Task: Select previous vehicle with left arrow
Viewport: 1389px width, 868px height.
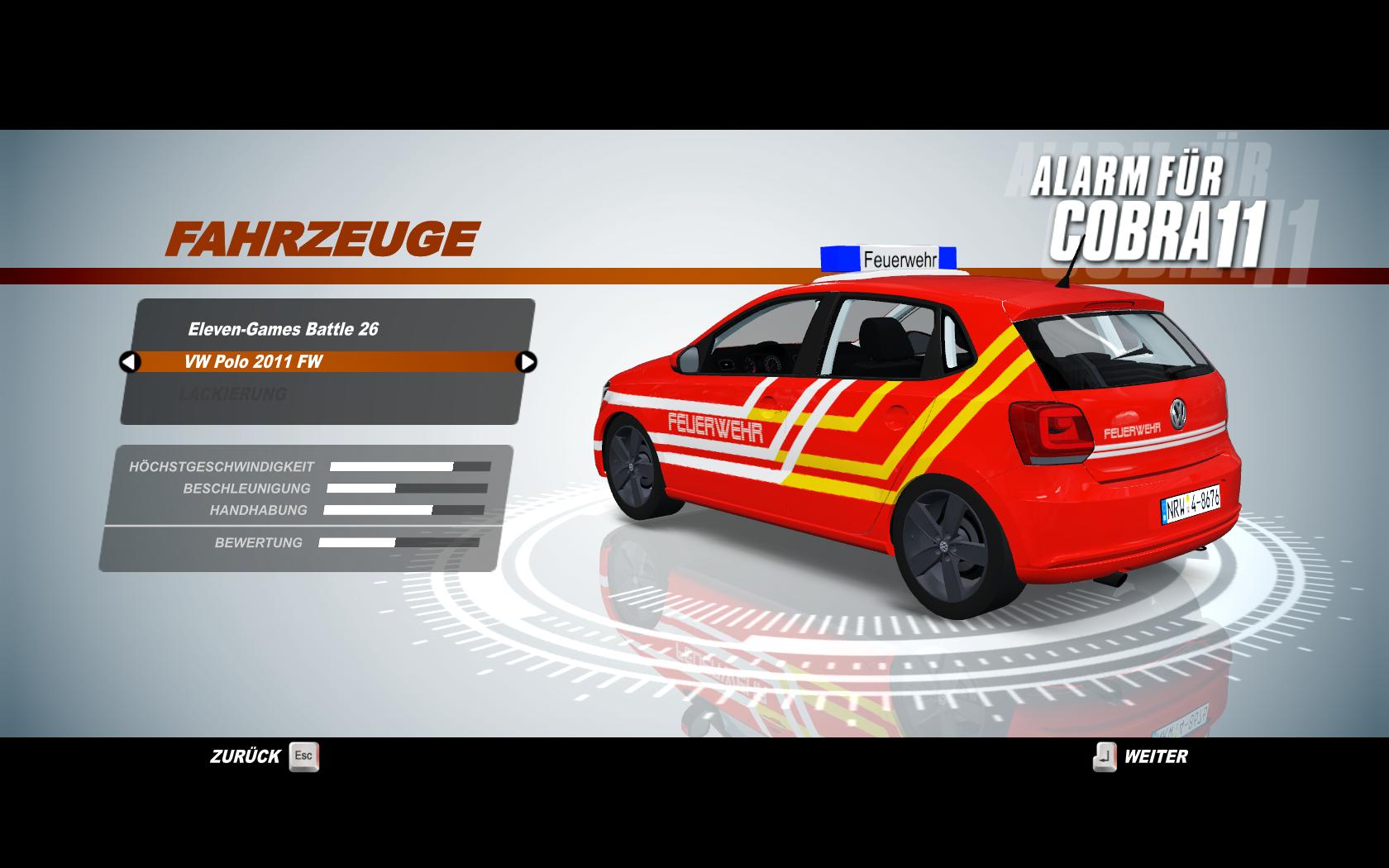Action: pyautogui.click(x=130, y=362)
